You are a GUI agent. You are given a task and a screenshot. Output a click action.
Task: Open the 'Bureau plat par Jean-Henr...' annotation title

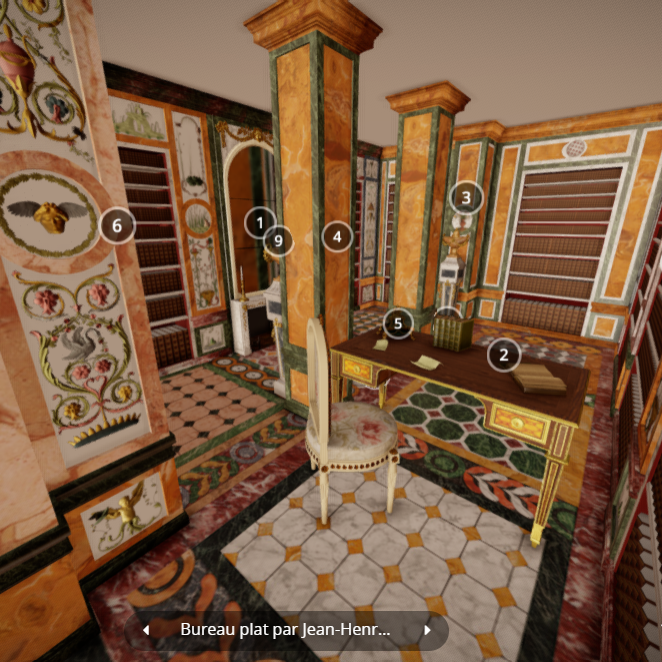coord(285,630)
